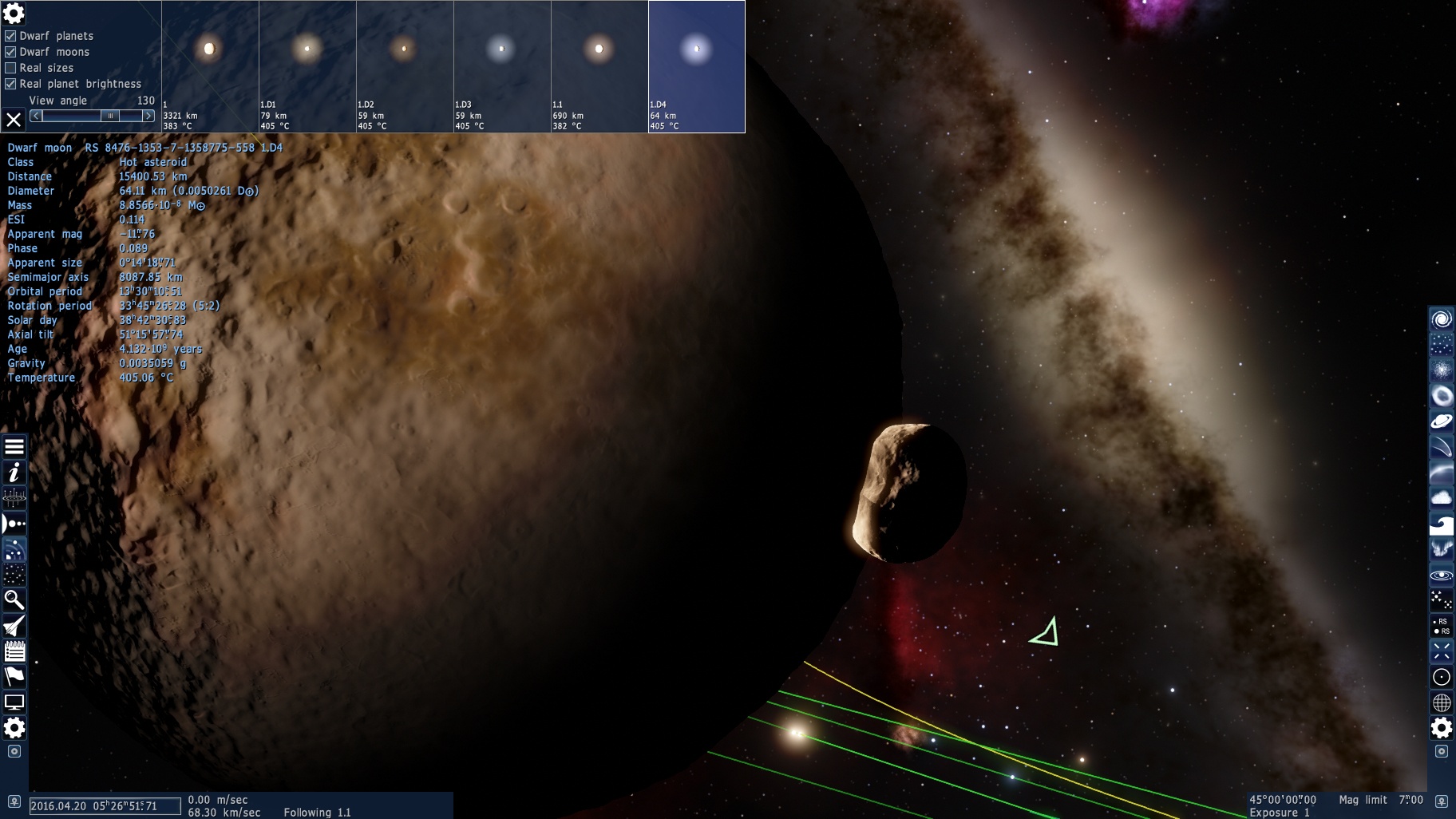Screen dimensions: 1456x819
Task: Toggle galaxies display spiral icon
Action: [x=1441, y=320]
